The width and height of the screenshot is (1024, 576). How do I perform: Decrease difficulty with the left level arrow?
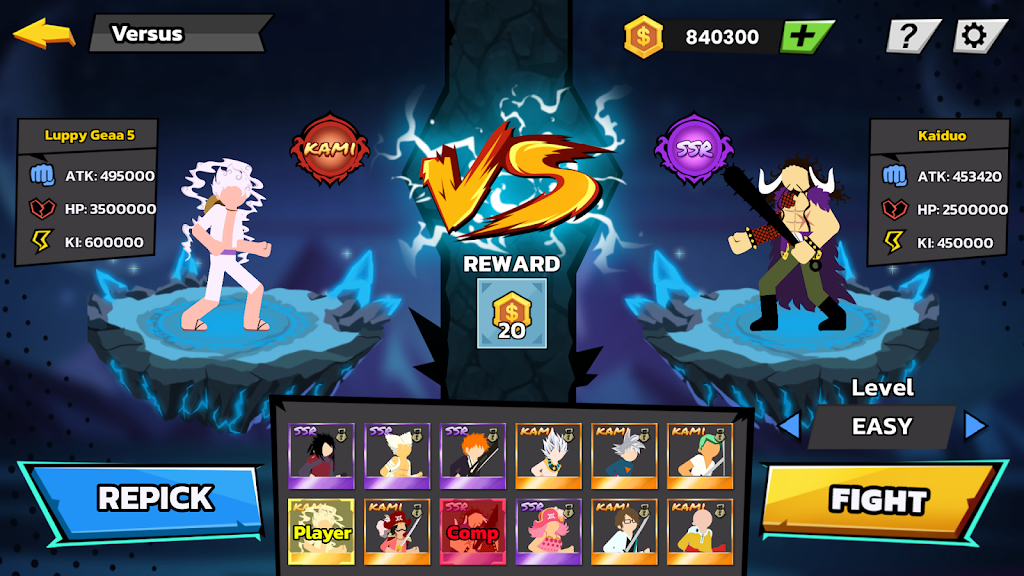(789, 426)
